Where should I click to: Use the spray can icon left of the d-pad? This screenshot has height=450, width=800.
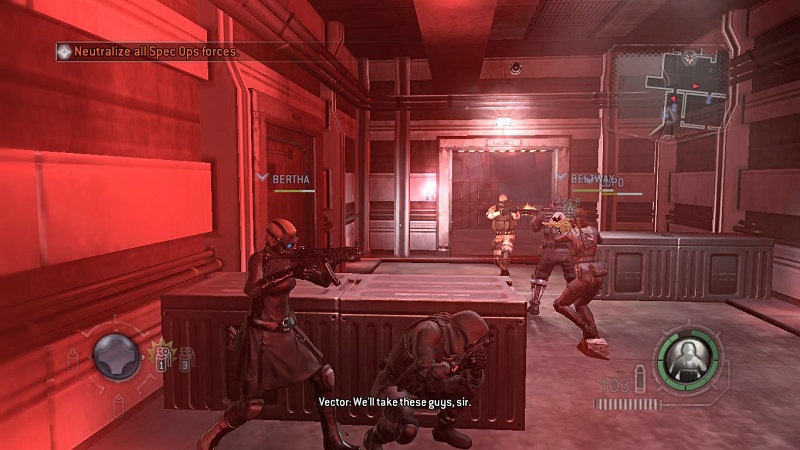pyautogui.click(x=72, y=359)
